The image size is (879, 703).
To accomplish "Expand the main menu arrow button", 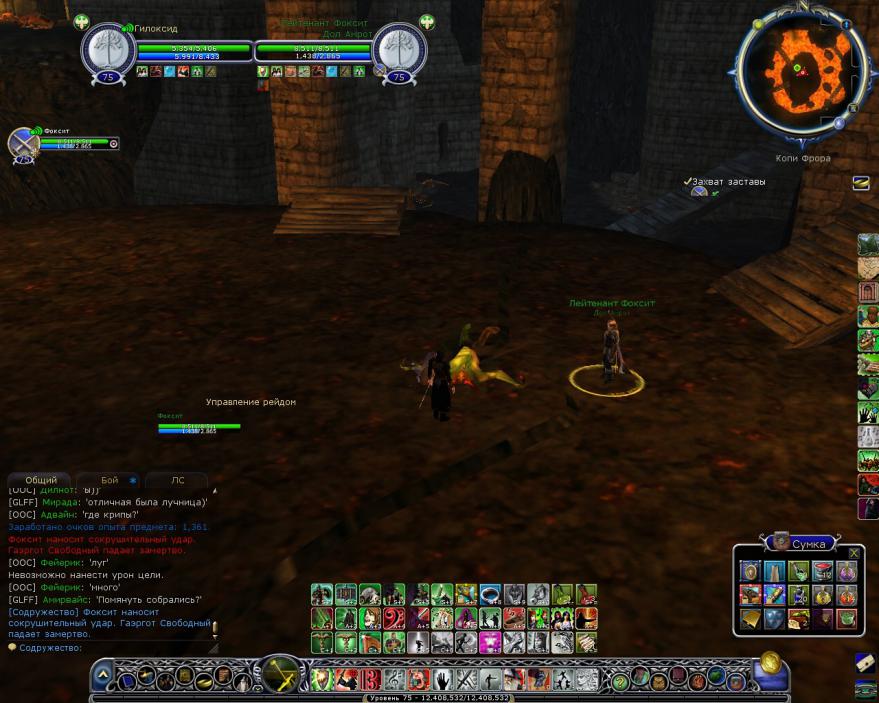I will click(x=102, y=675).
